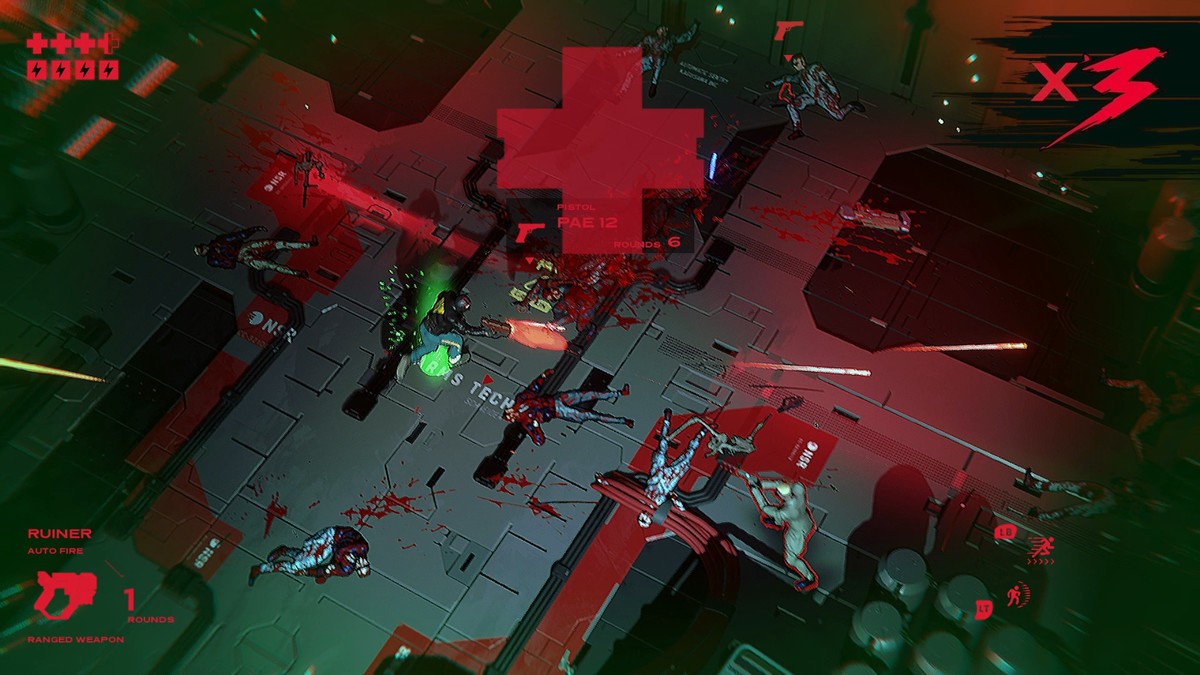Click the PAE 12 pistol pickup icon
The image size is (1200, 675).
[x=530, y=233]
